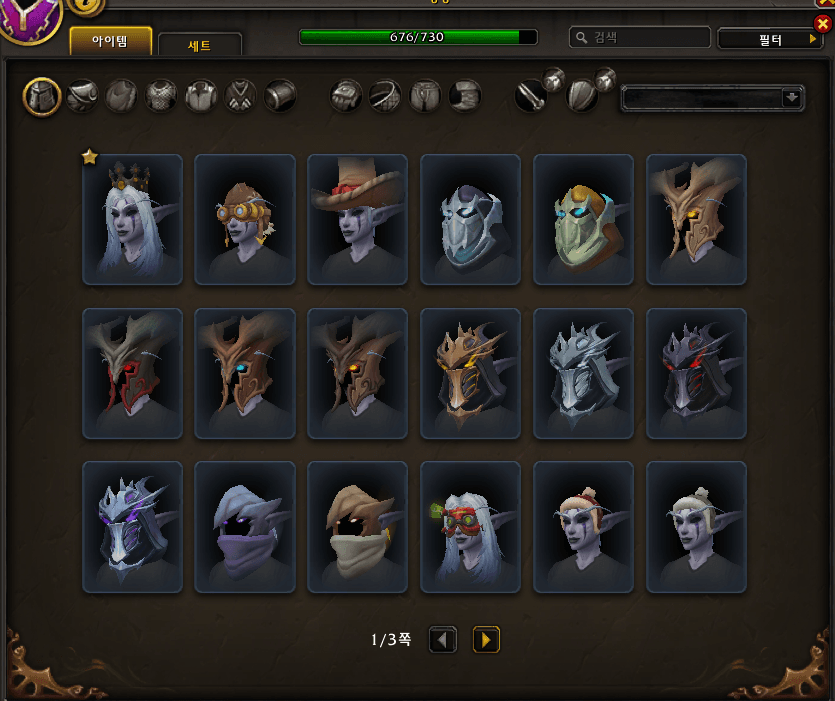Choose the brass goggles cap appearance

pyautogui.click(x=245, y=220)
